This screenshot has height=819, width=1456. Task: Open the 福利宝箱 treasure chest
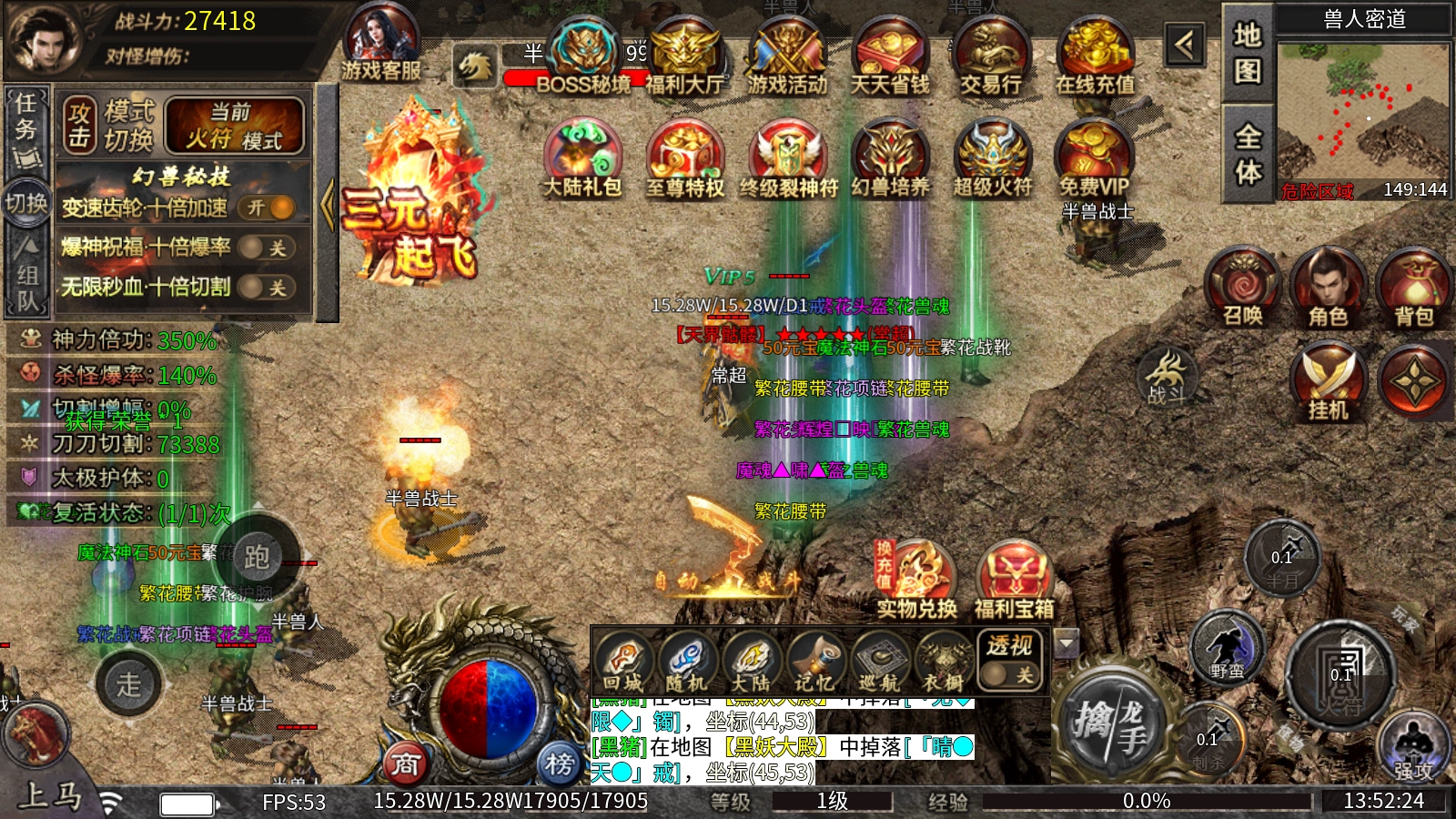pyautogui.click(x=1014, y=580)
